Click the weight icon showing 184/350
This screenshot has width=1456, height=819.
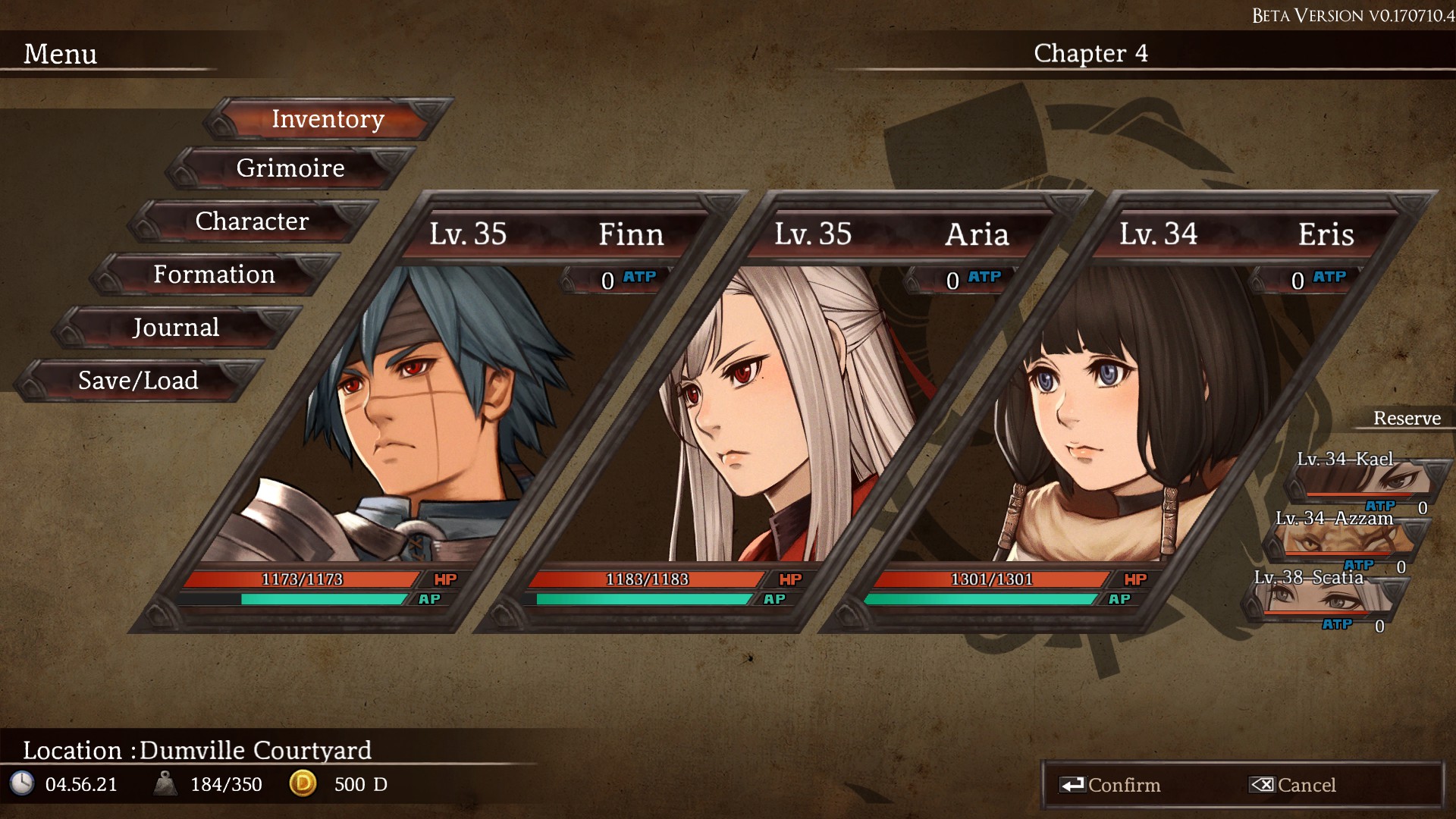(x=165, y=785)
